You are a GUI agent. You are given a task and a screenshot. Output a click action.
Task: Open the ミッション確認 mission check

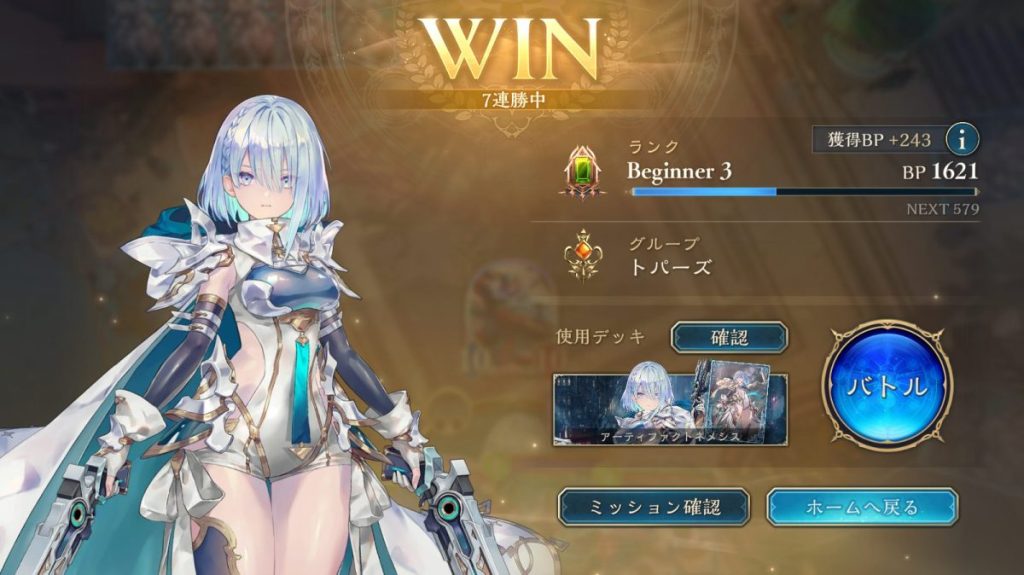coord(653,507)
